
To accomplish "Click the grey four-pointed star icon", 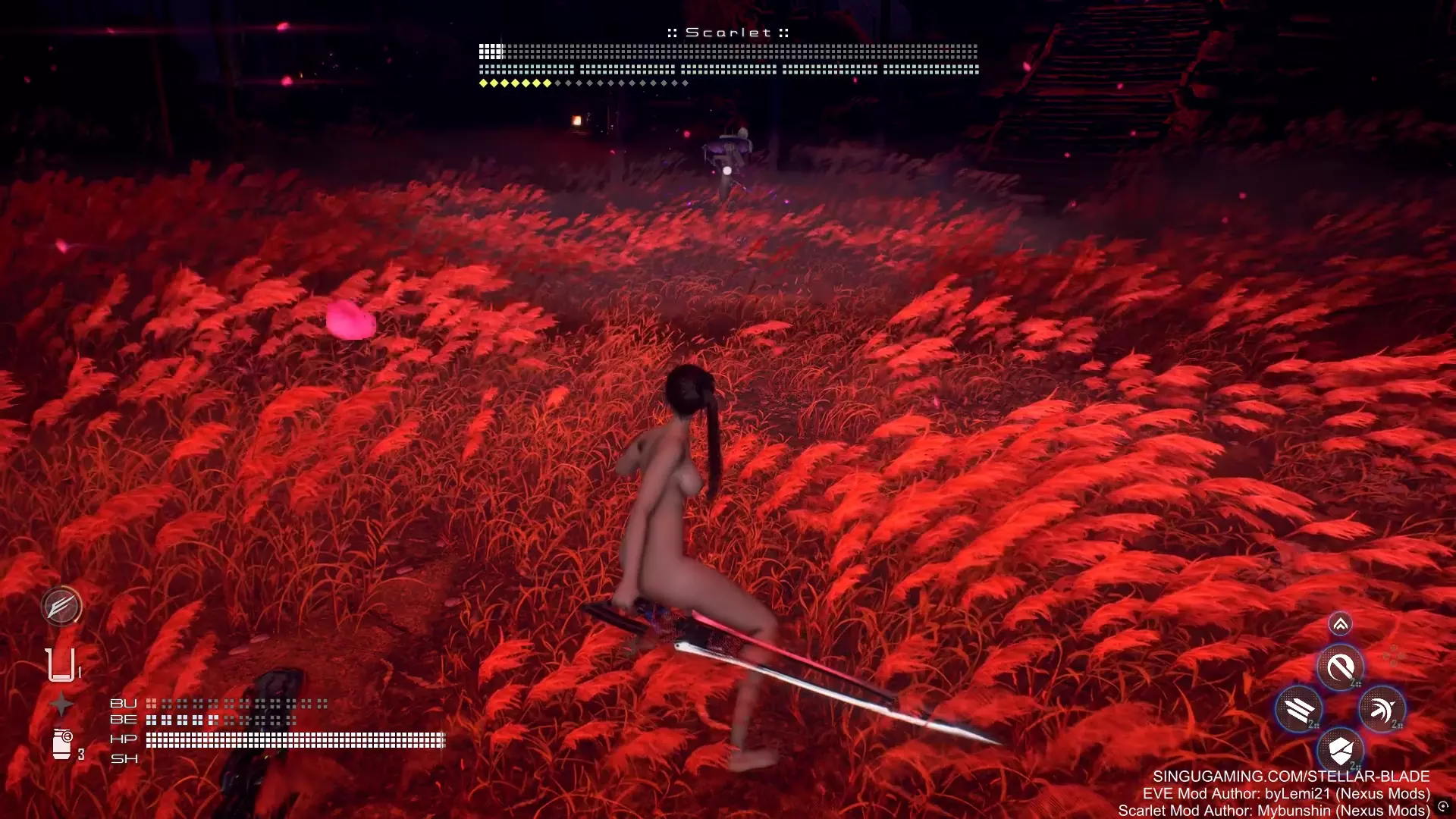I will point(61,705).
